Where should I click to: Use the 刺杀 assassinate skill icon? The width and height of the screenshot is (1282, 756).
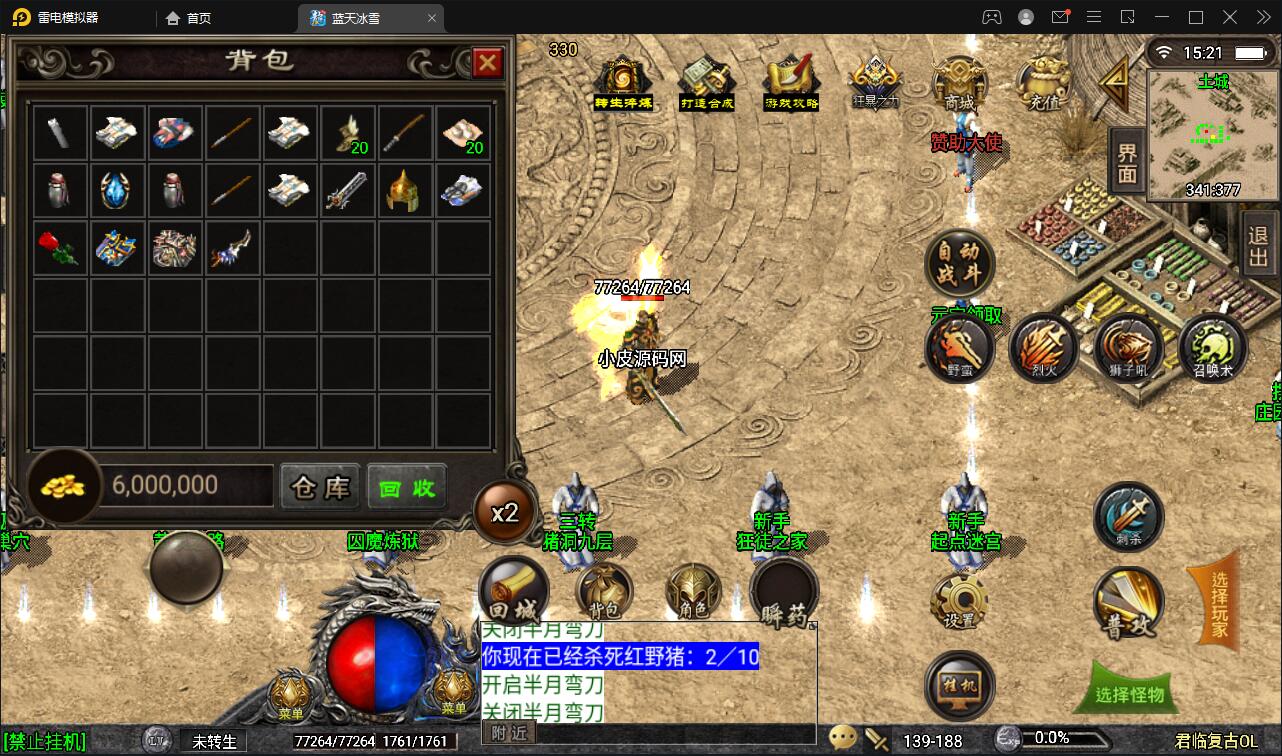[x=1128, y=517]
